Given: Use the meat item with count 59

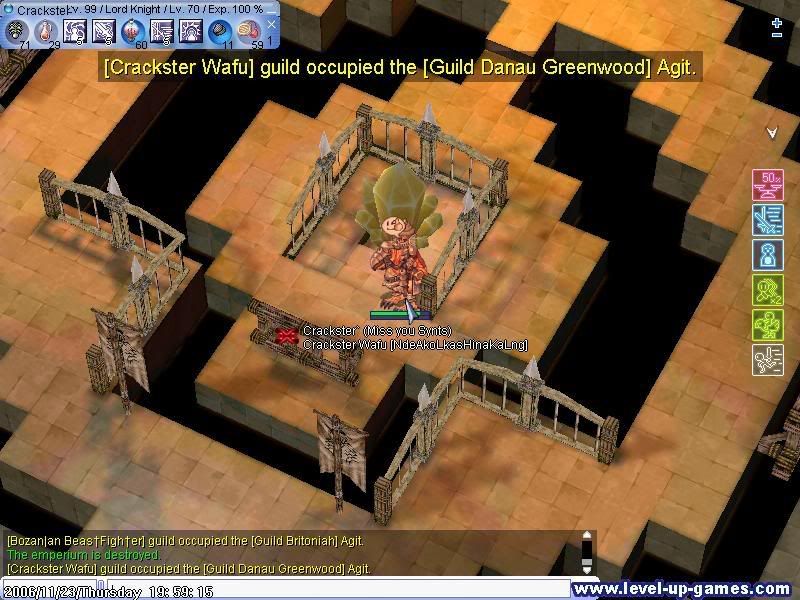Looking at the screenshot, I should tap(249, 32).
